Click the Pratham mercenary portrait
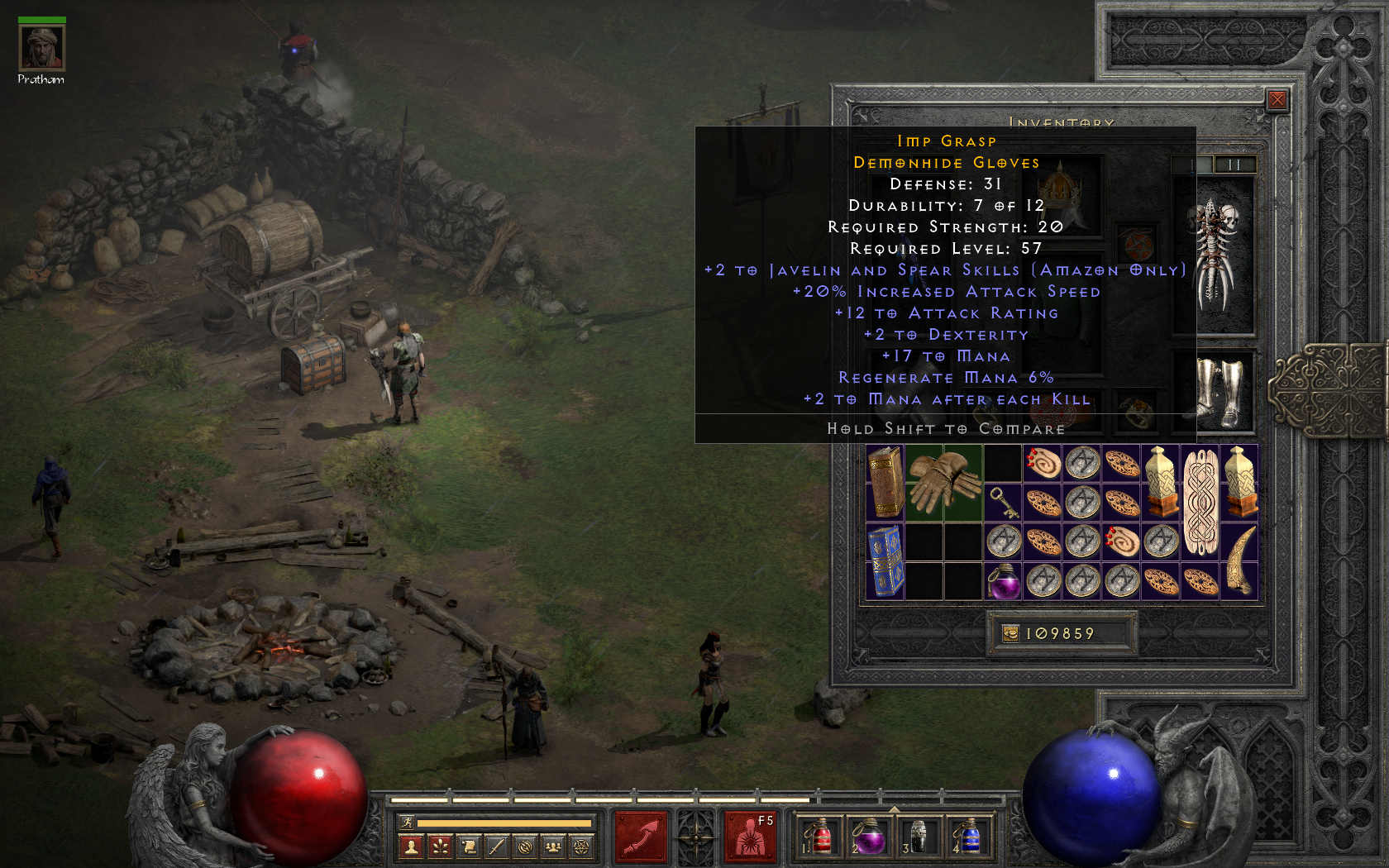Screen dimensions: 1389x868 (41, 48)
